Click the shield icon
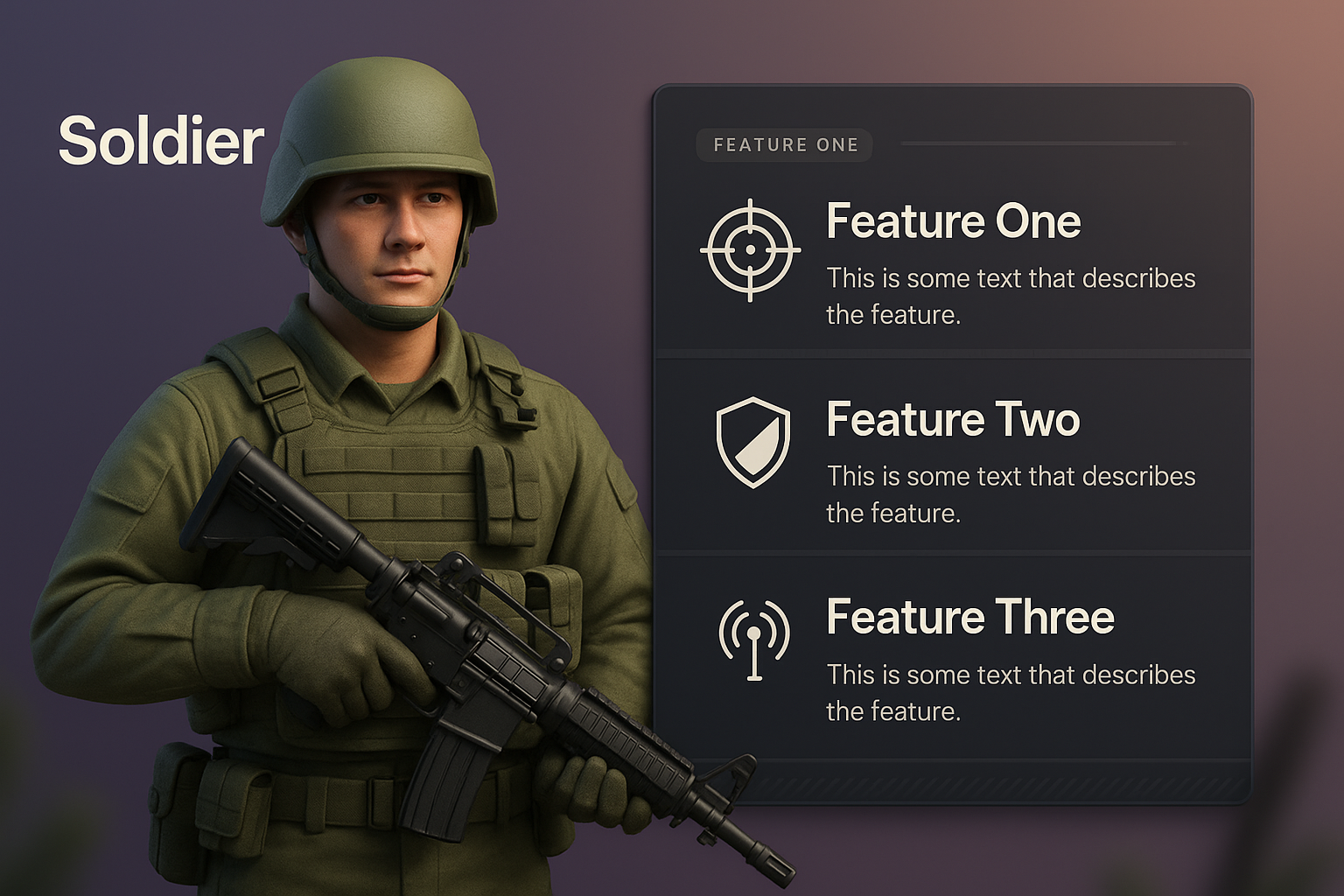The image size is (1344, 896). 752,442
